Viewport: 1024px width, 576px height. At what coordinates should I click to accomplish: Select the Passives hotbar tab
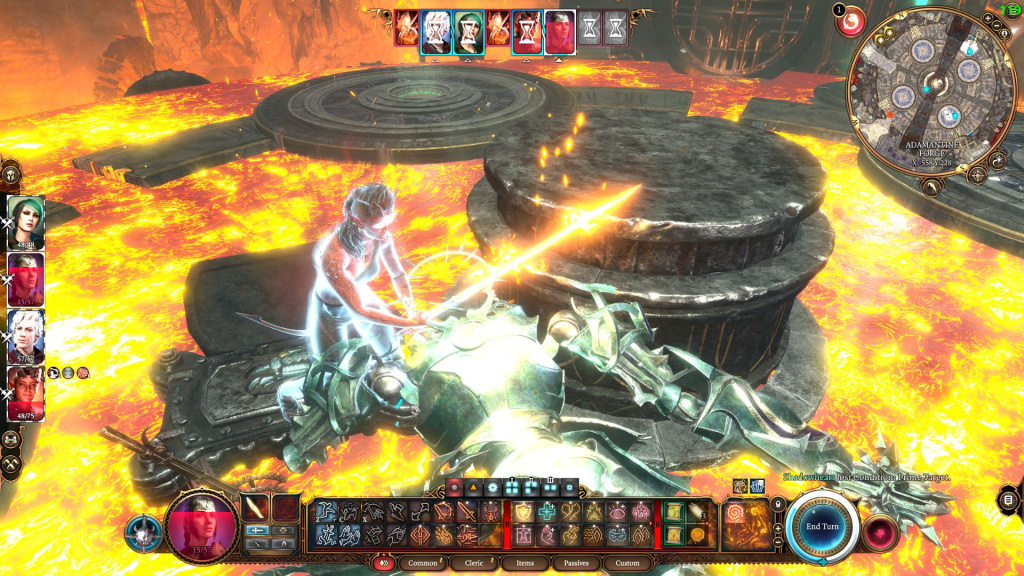tap(576, 563)
